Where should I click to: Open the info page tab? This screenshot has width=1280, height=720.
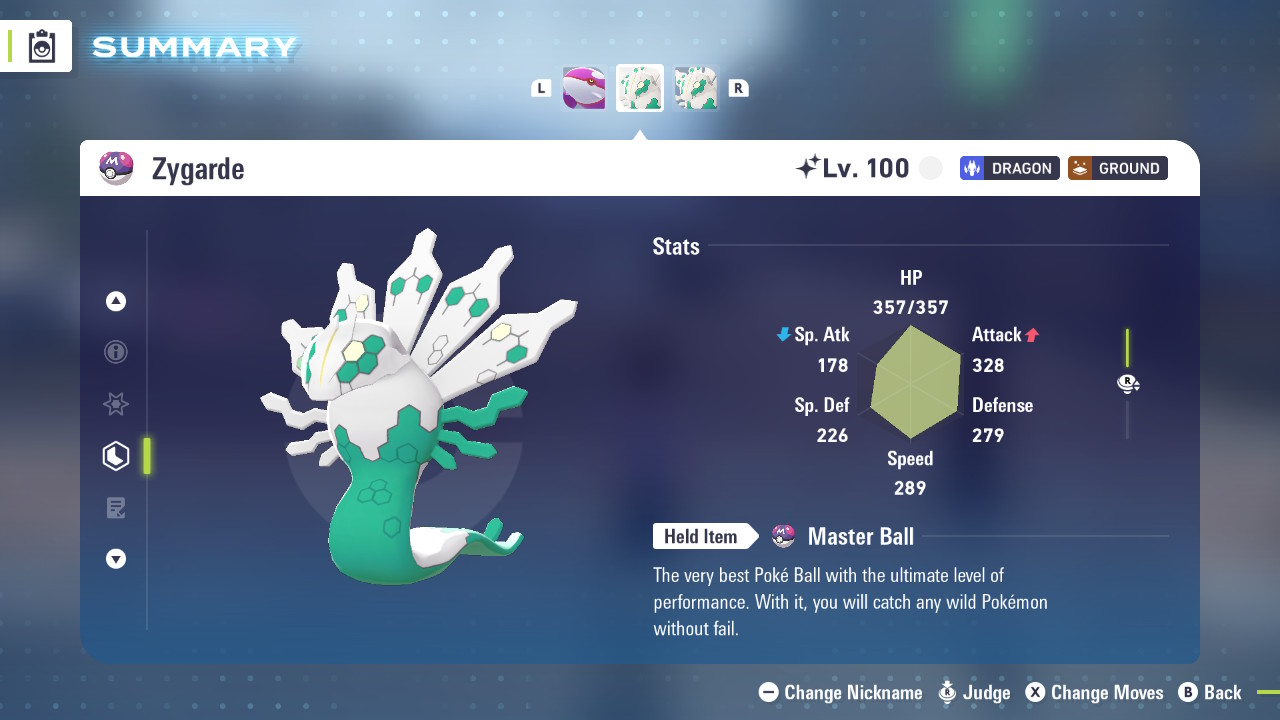coord(116,352)
